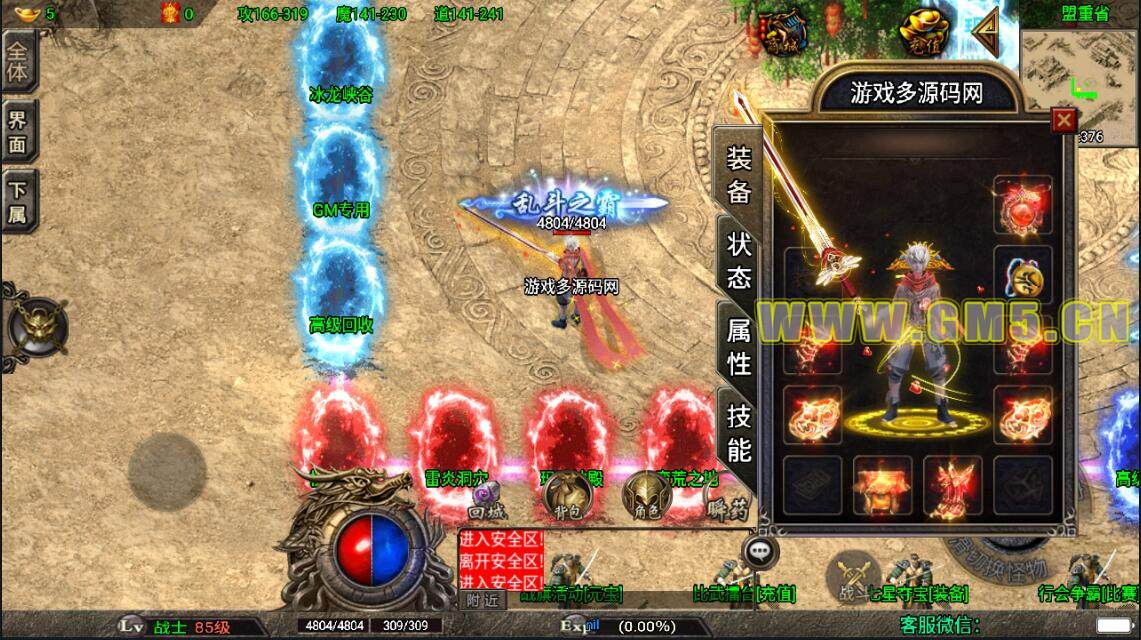Screen dimensions: 1141x640
Task: Switch to the 装备 equipment tab
Action: (739, 175)
